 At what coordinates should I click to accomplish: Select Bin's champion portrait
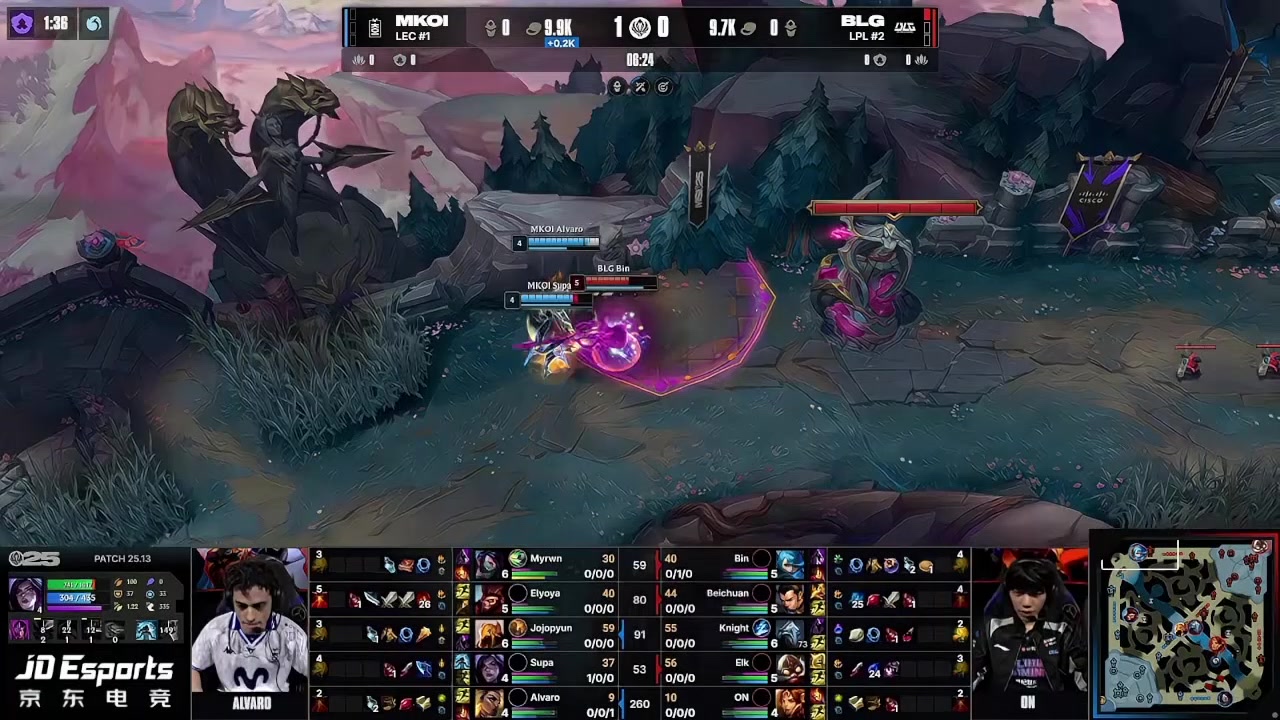[790, 565]
